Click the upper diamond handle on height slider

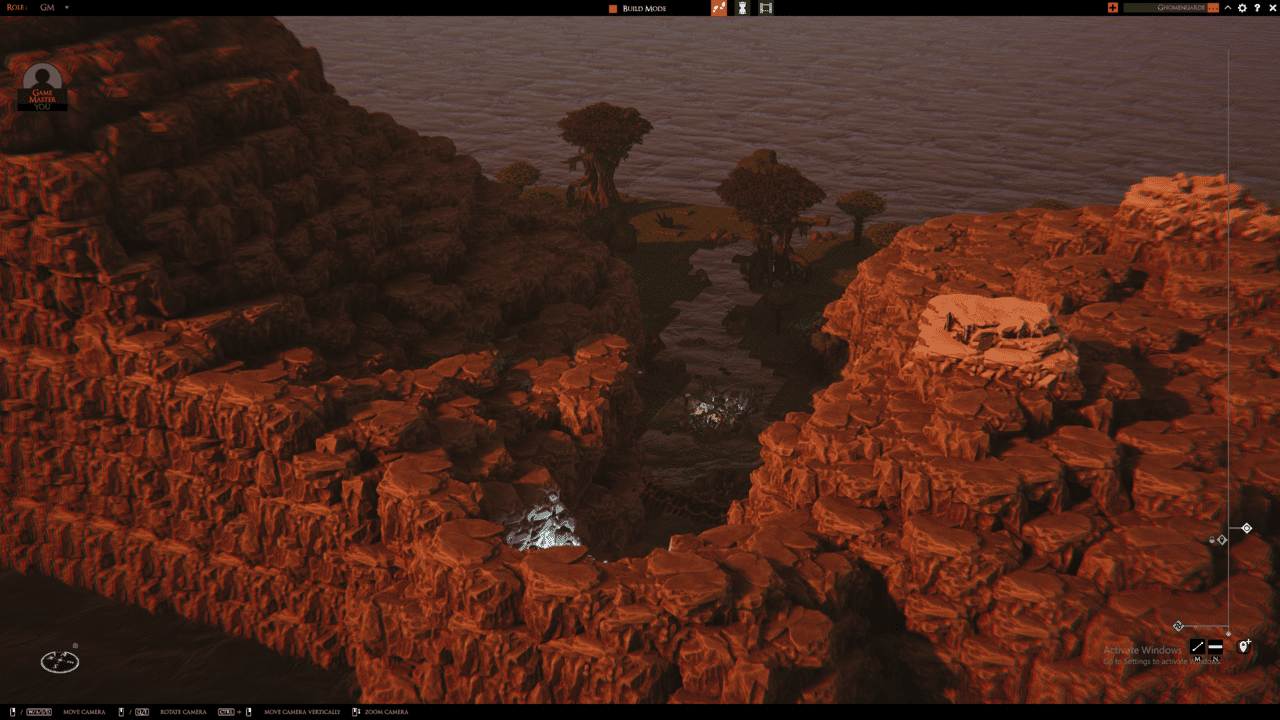tap(1247, 528)
